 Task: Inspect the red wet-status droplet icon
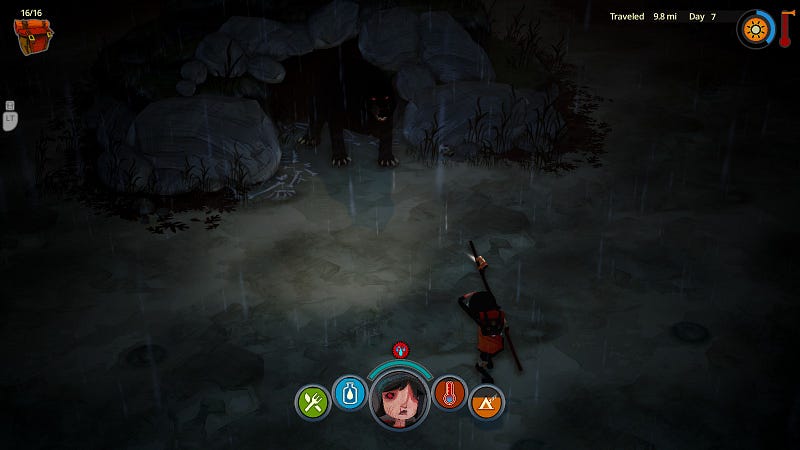[x=400, y=349]
